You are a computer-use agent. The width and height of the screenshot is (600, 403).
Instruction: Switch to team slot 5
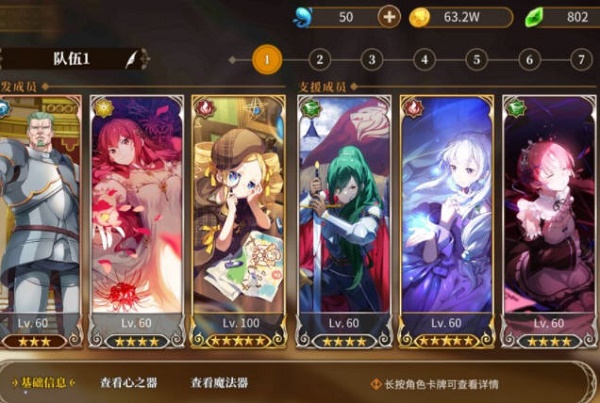pos(476,60)
